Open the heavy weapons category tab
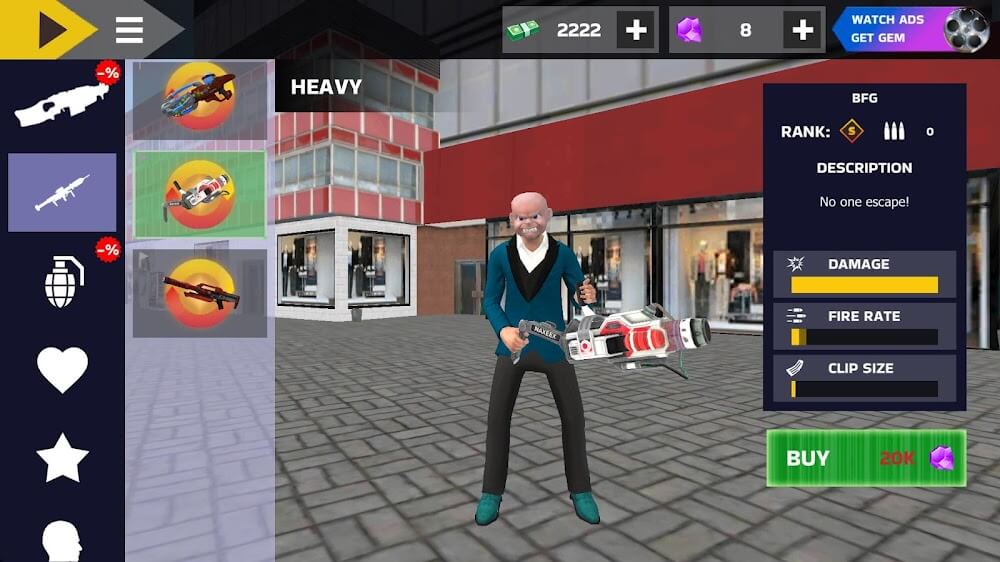 62,192
